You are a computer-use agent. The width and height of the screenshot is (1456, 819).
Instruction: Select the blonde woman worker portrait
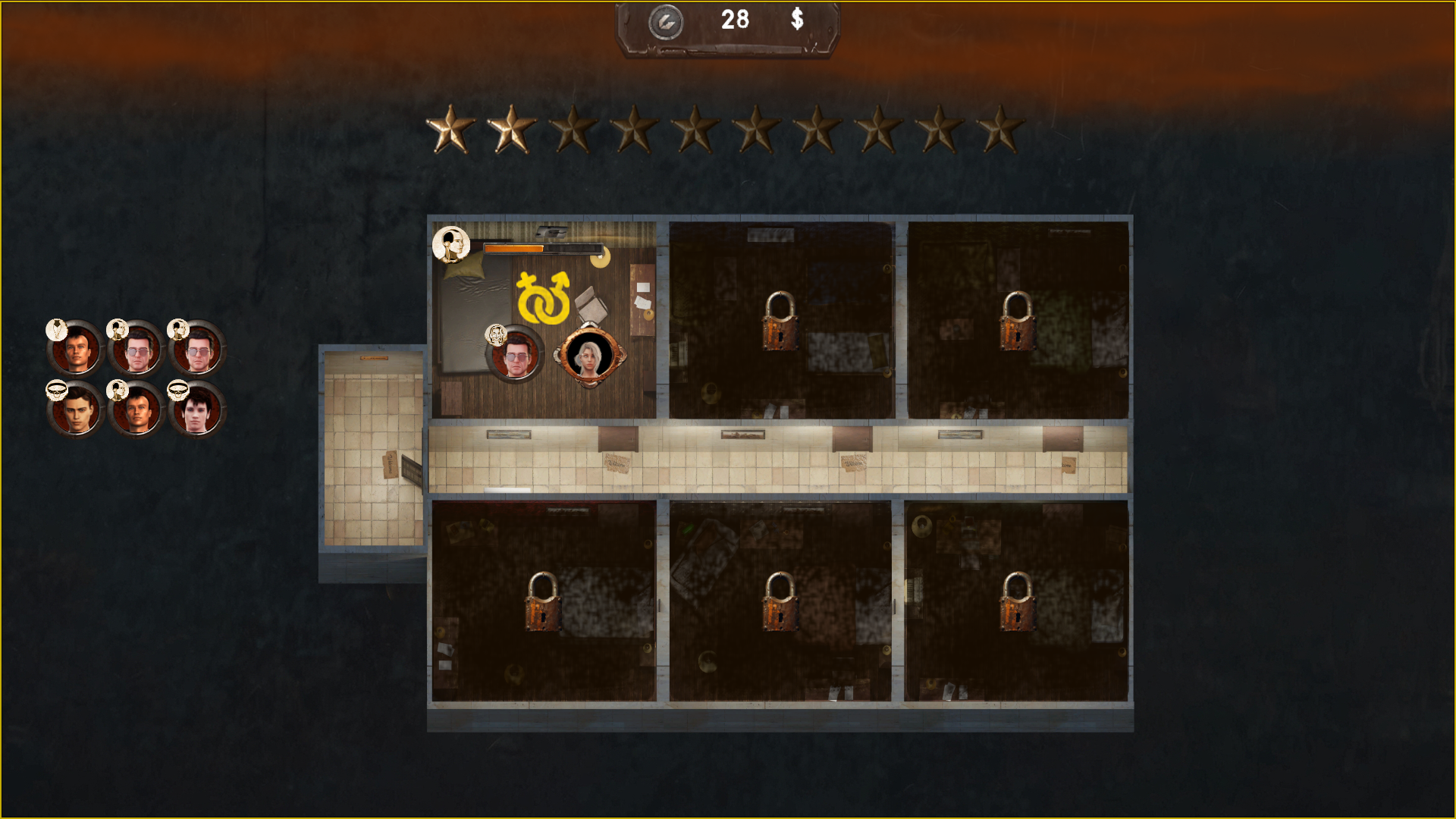coord(589,356)
